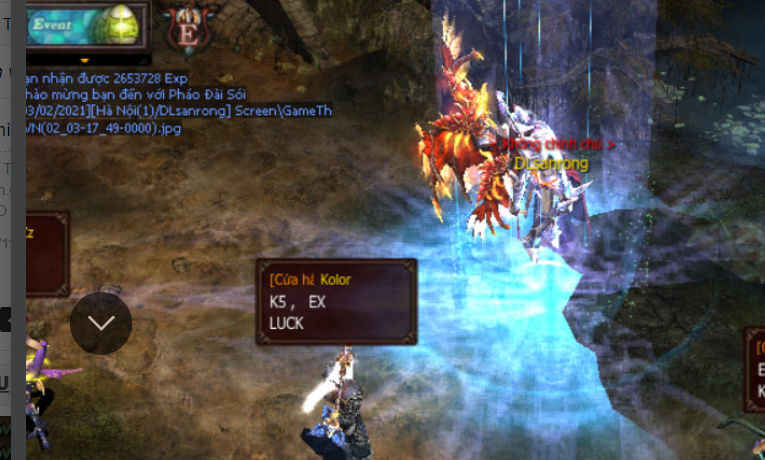Open the Event button with egg
765x460 pixels.
pos(84,24)
